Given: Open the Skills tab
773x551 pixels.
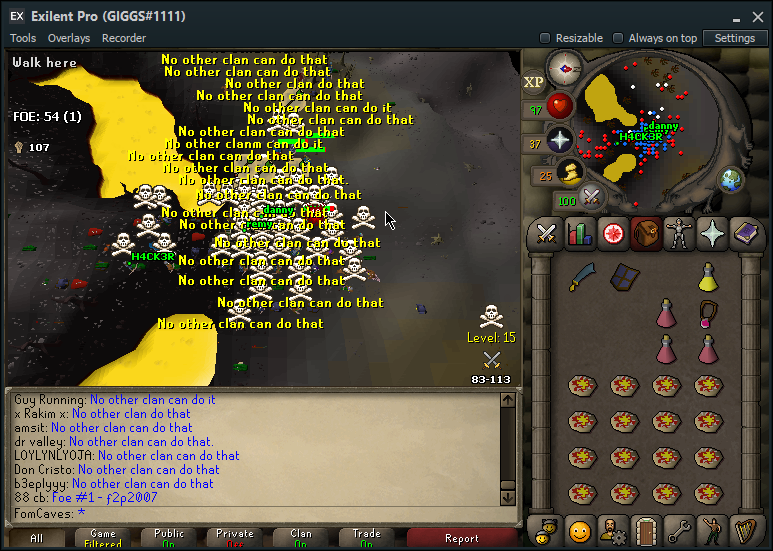Looking at the screenshot, I should (x=580, y=233).
